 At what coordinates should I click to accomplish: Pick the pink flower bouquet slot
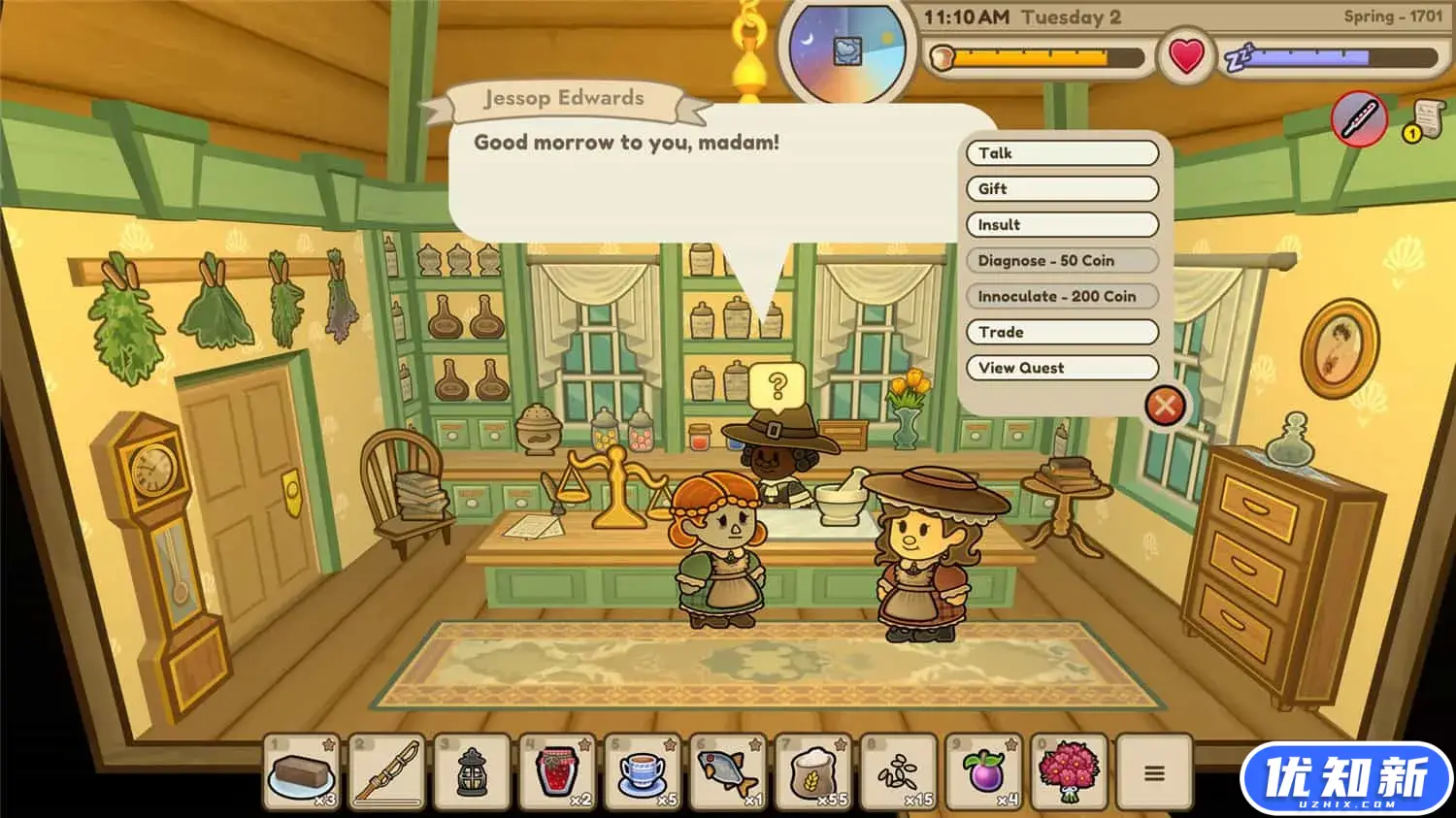point(1068,772)
